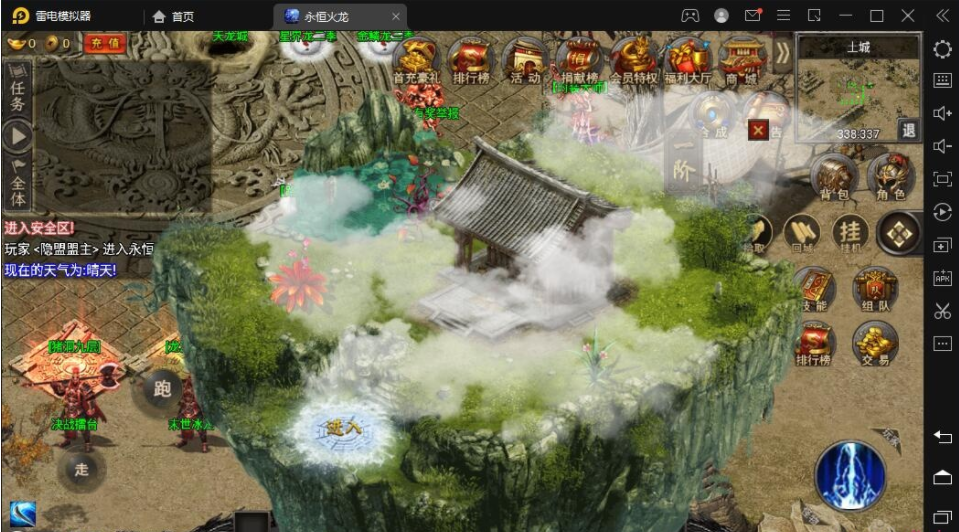This screenshot has width=959, height=532.
Task: Open the 福利大厅 welfare hall
Action: point(687,61)
